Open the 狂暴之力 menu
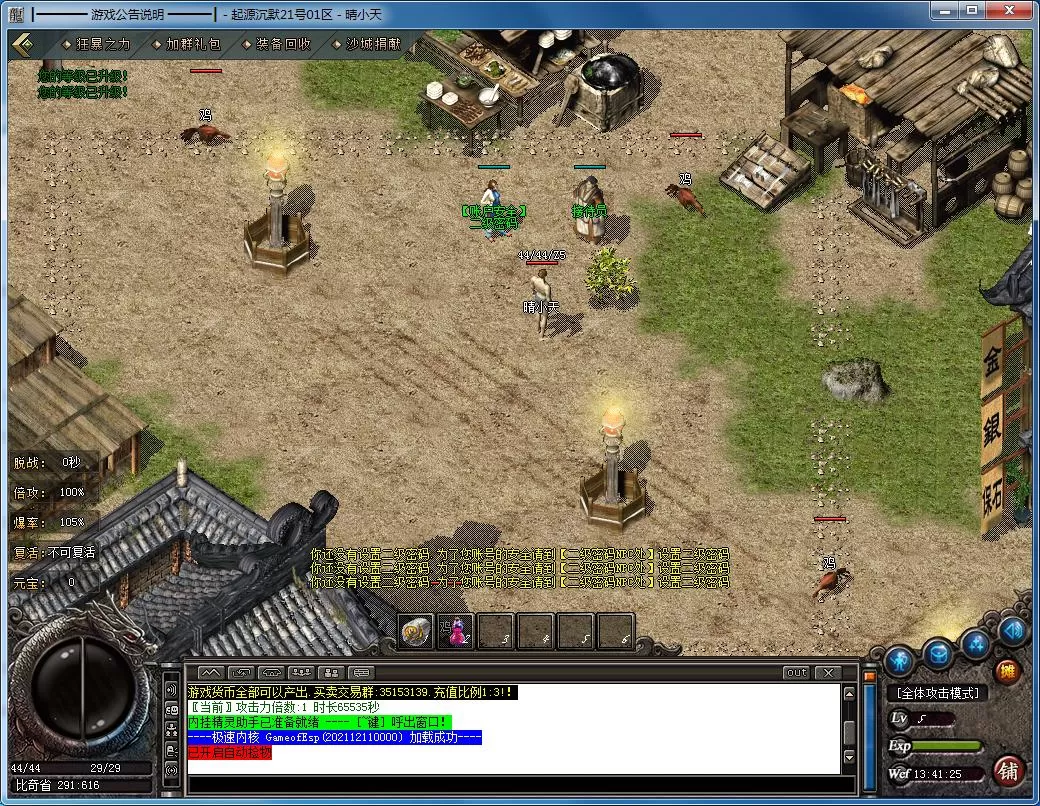The image size is (1040, 806). (96, 44)
